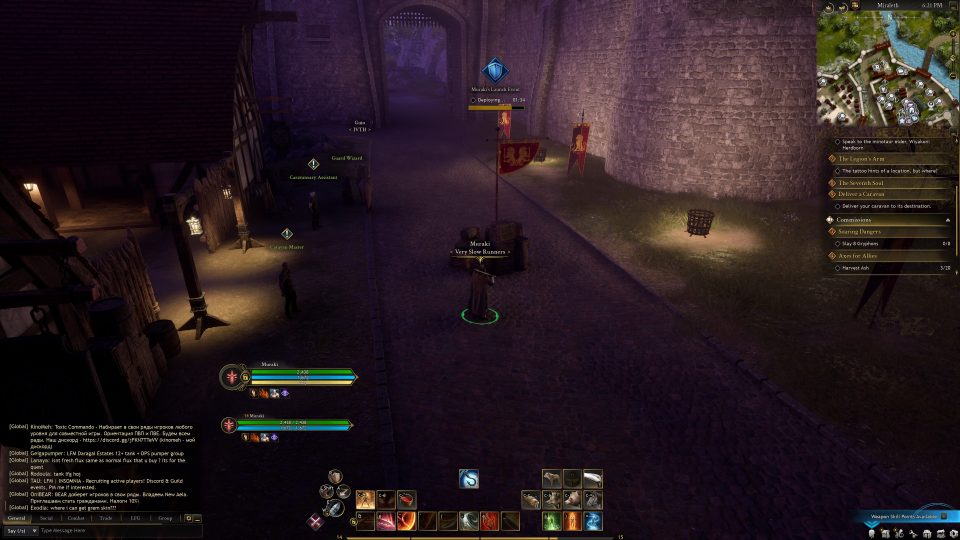Activate the white whirlwind skill slot
The image size is (960, 540).
pos(468,521)
